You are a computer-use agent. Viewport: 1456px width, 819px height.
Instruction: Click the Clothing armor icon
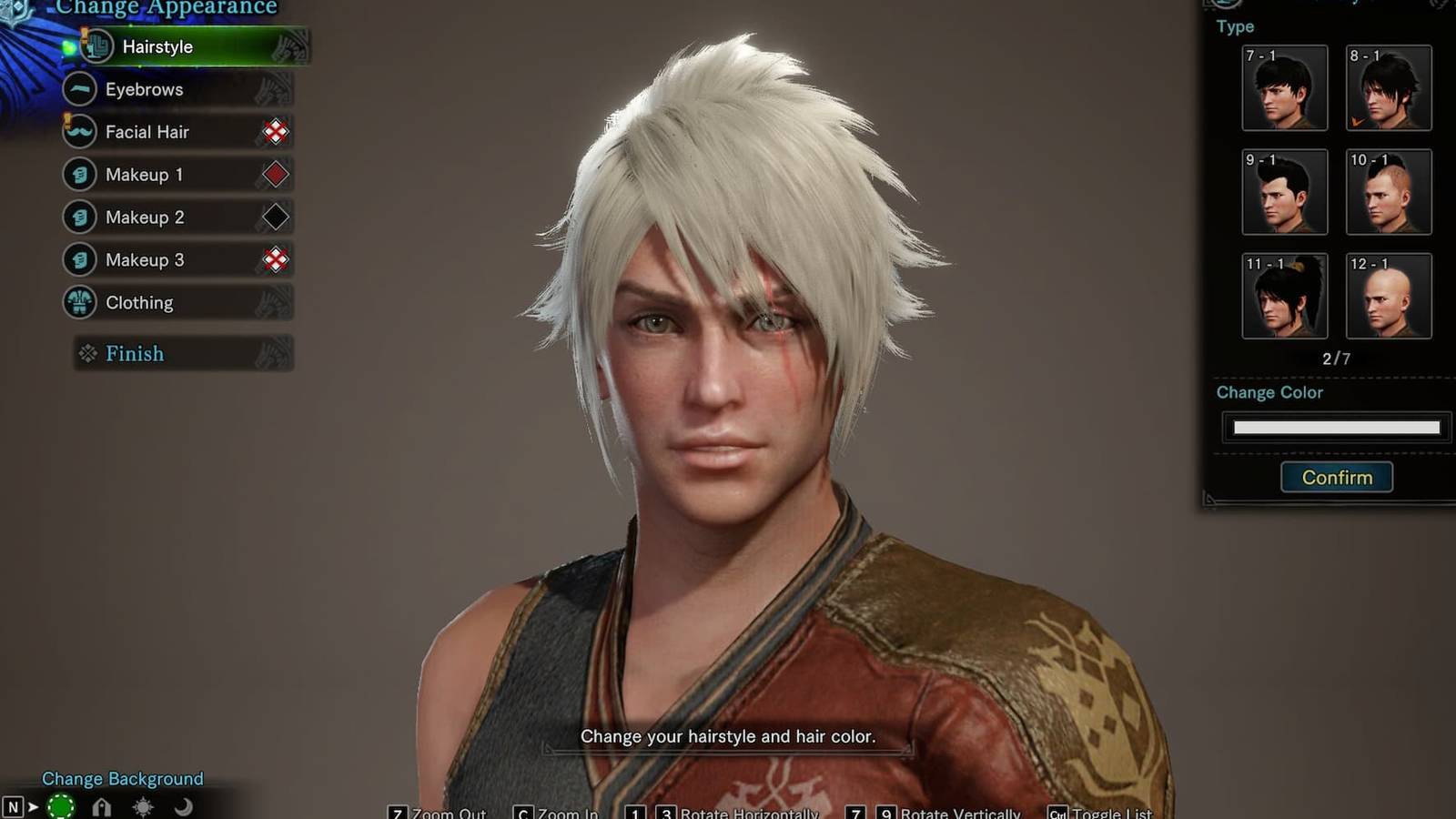click(x=78, y=302)
